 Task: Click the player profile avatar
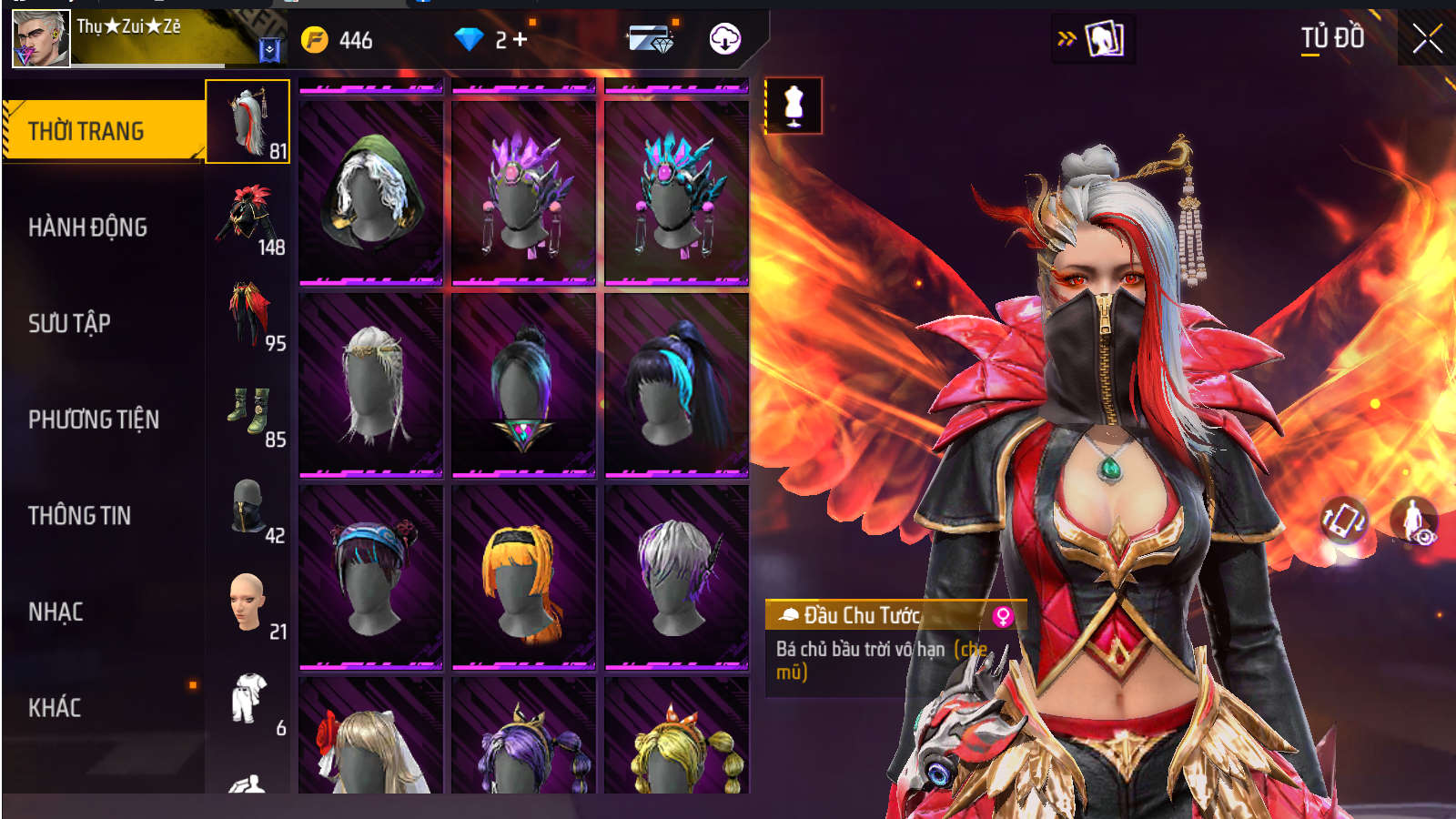[41, 38]
